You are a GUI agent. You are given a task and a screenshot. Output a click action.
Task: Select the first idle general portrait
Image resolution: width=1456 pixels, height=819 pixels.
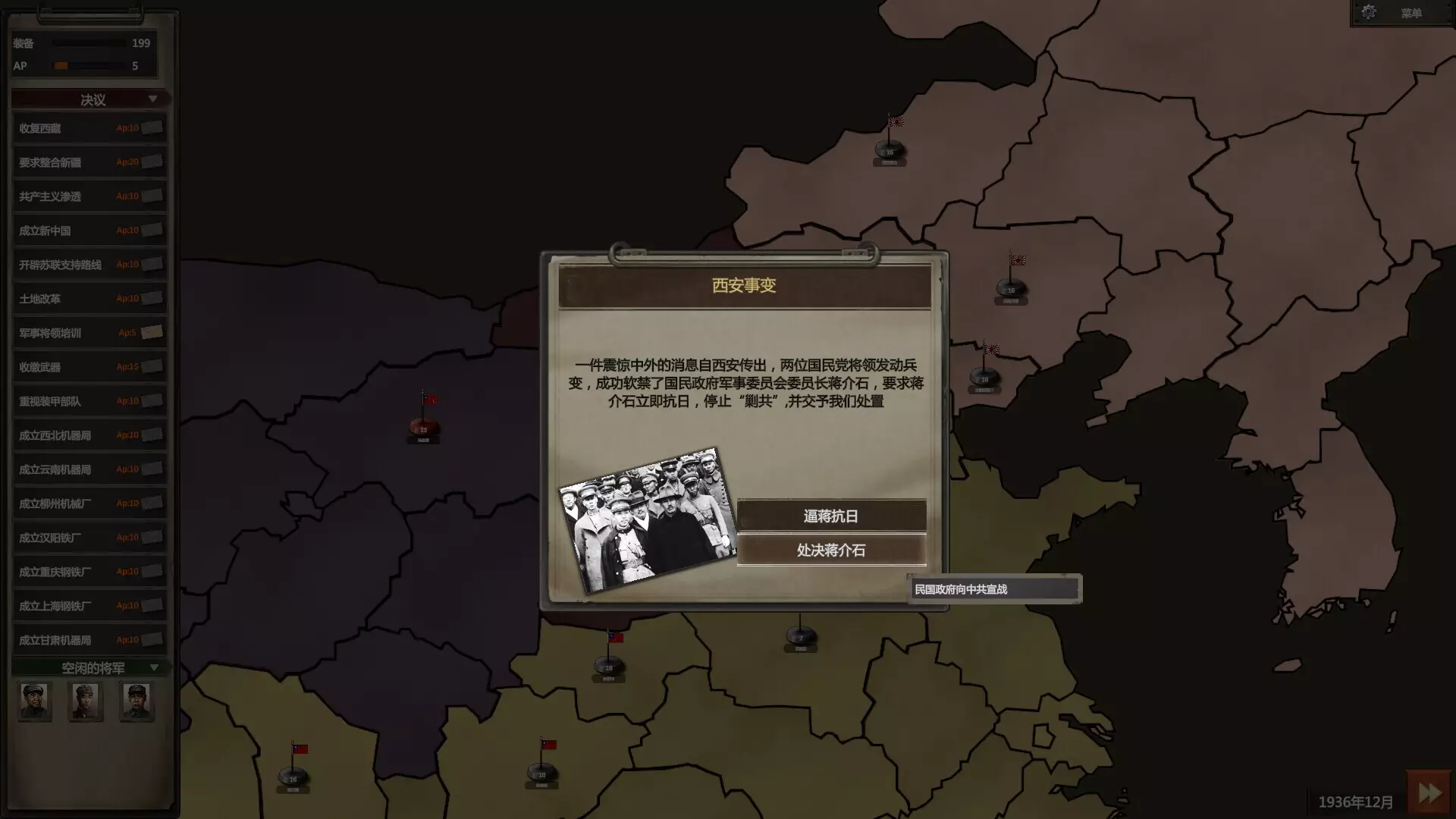[34, 701]
